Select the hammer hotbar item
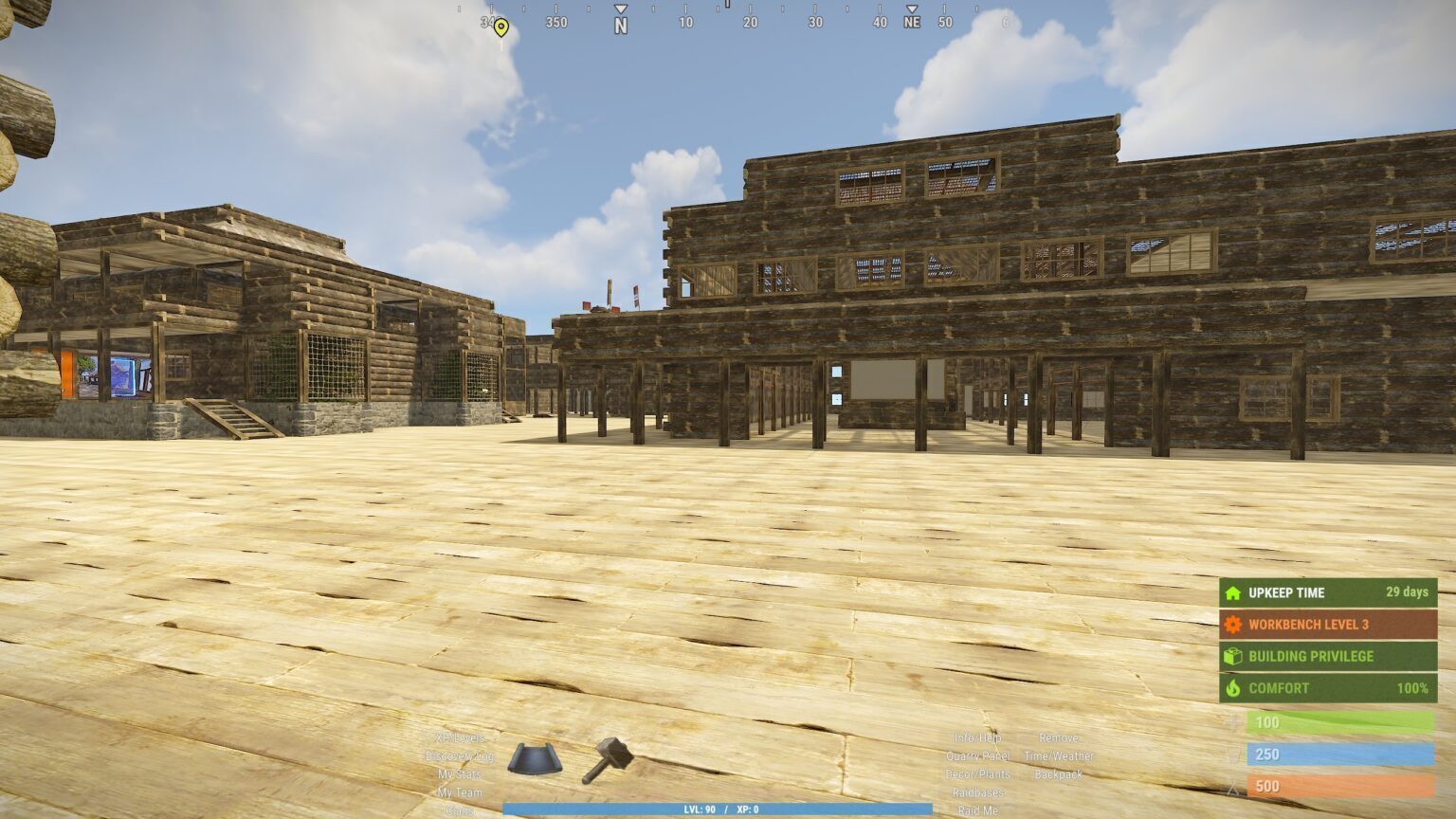Screen dimensions: 1456x819 point(608,759)
